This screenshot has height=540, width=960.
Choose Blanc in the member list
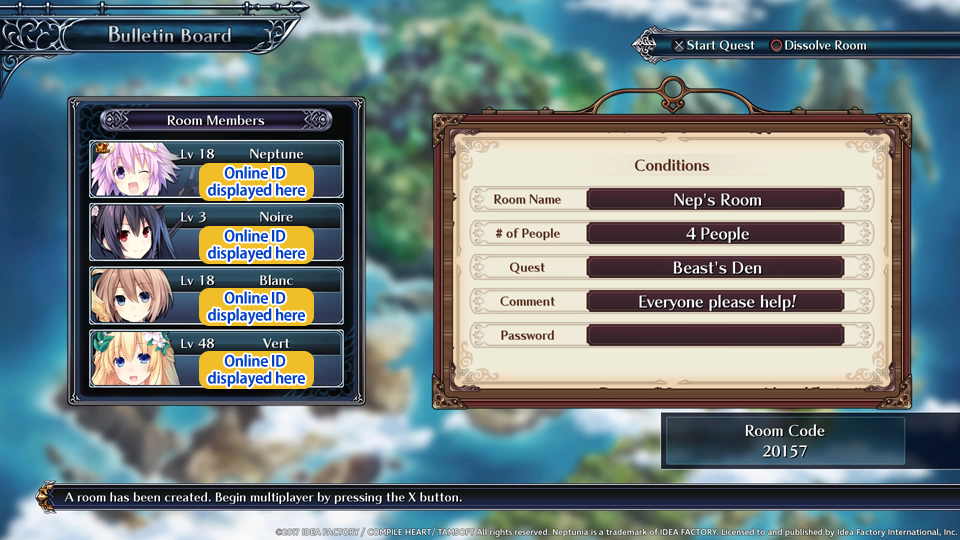[x=216, y=295]
